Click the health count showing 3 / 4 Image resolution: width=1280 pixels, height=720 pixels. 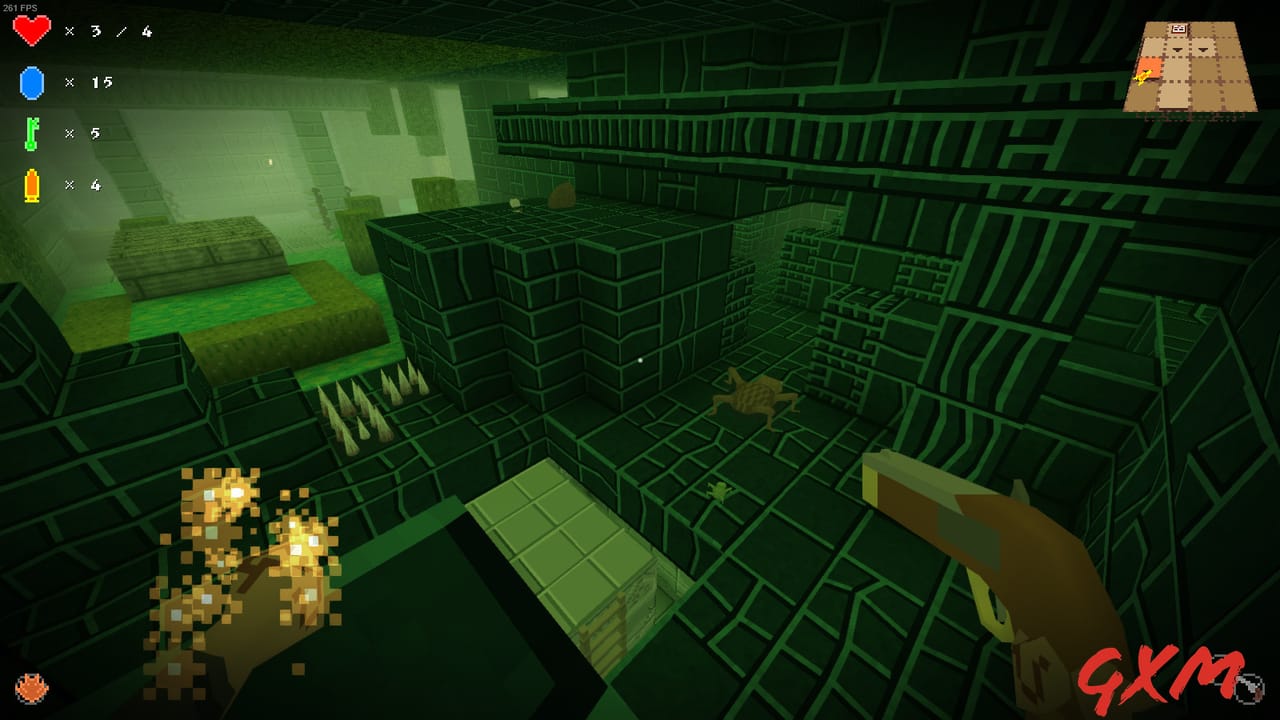[120, 31]
